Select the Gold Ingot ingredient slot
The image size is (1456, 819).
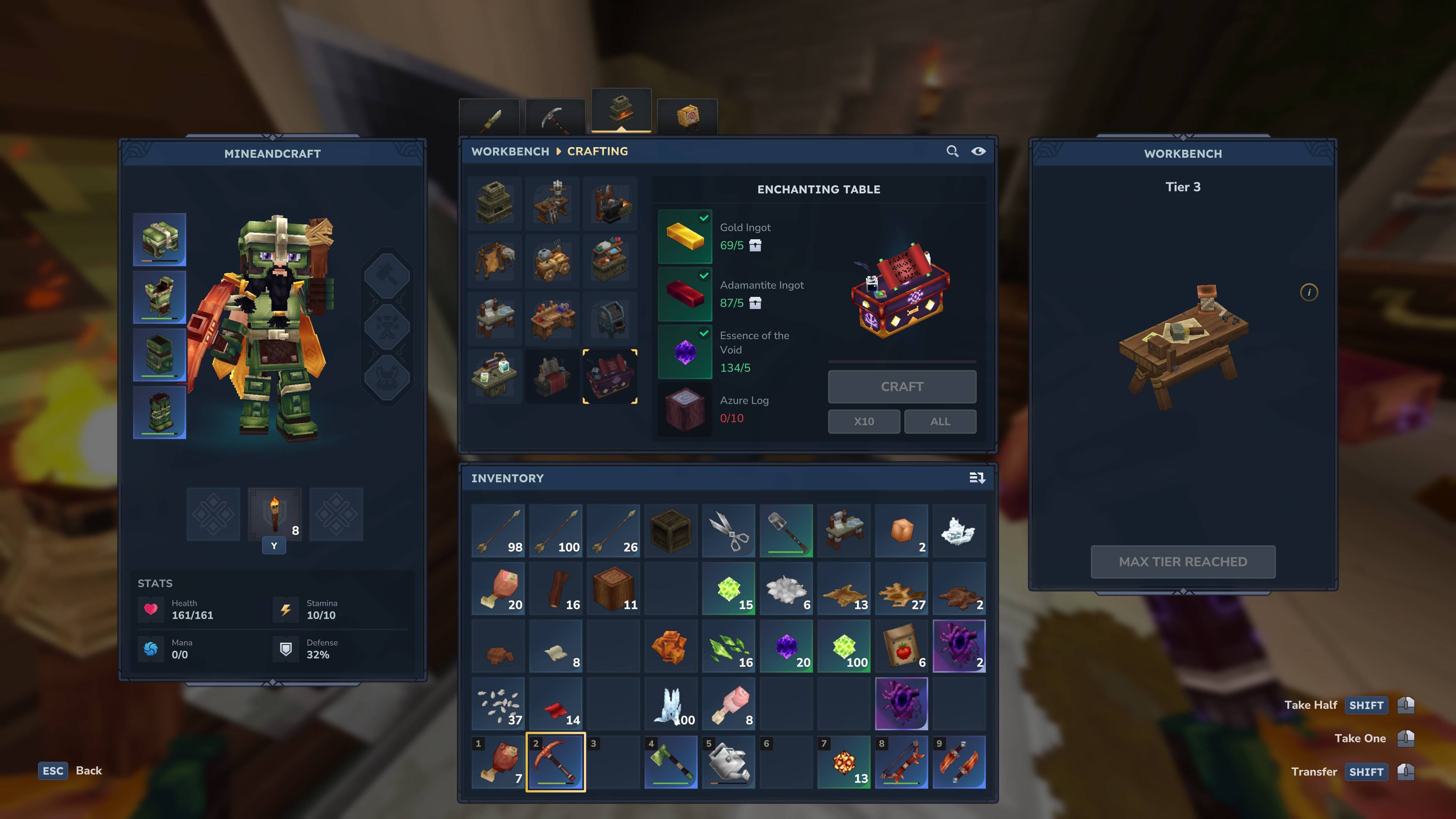(x=684, y=237)
